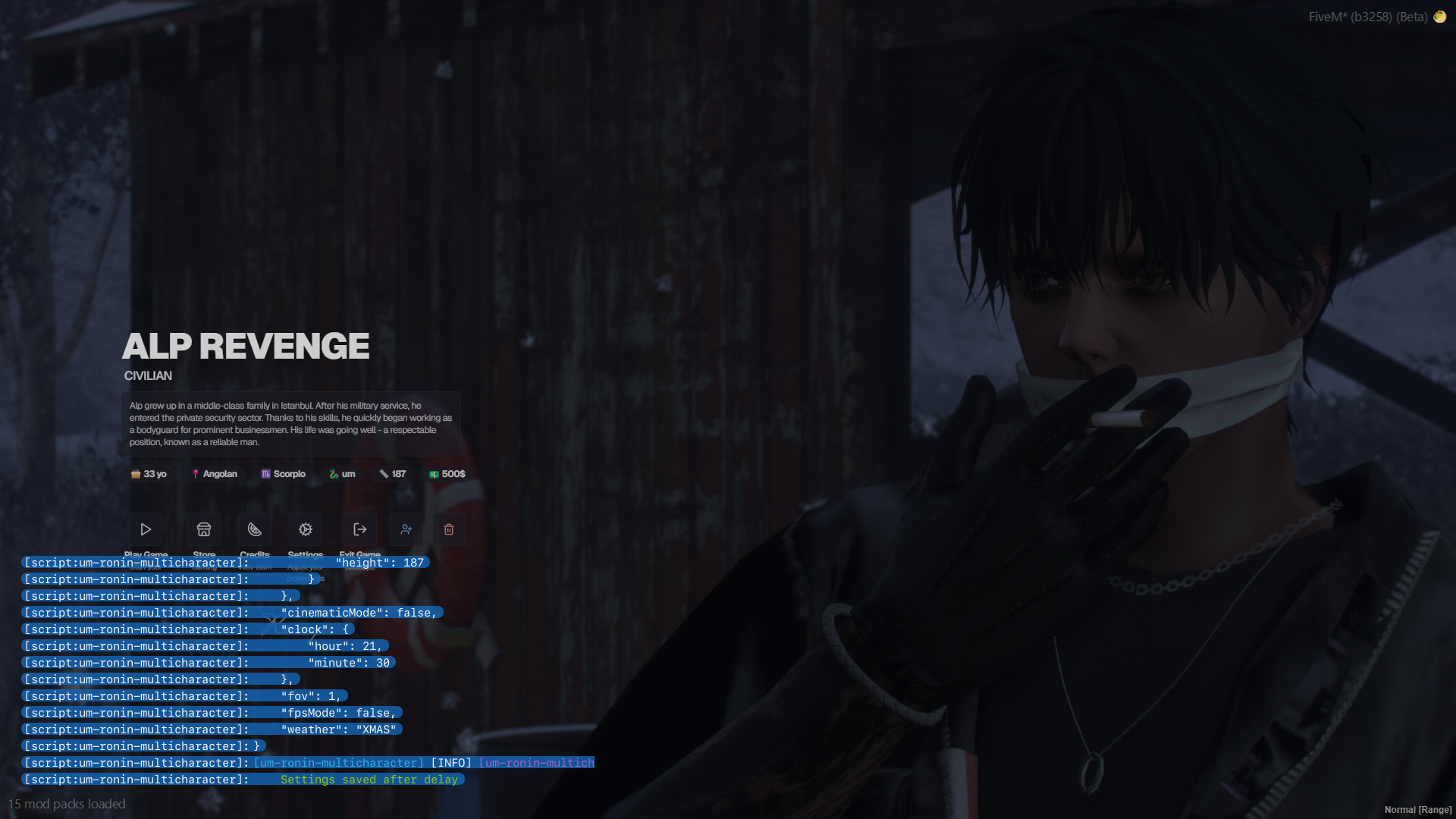This screenshot has width=1456, height=819.
Task: Select the Play Game icon
Action: [x=145, y=529]
